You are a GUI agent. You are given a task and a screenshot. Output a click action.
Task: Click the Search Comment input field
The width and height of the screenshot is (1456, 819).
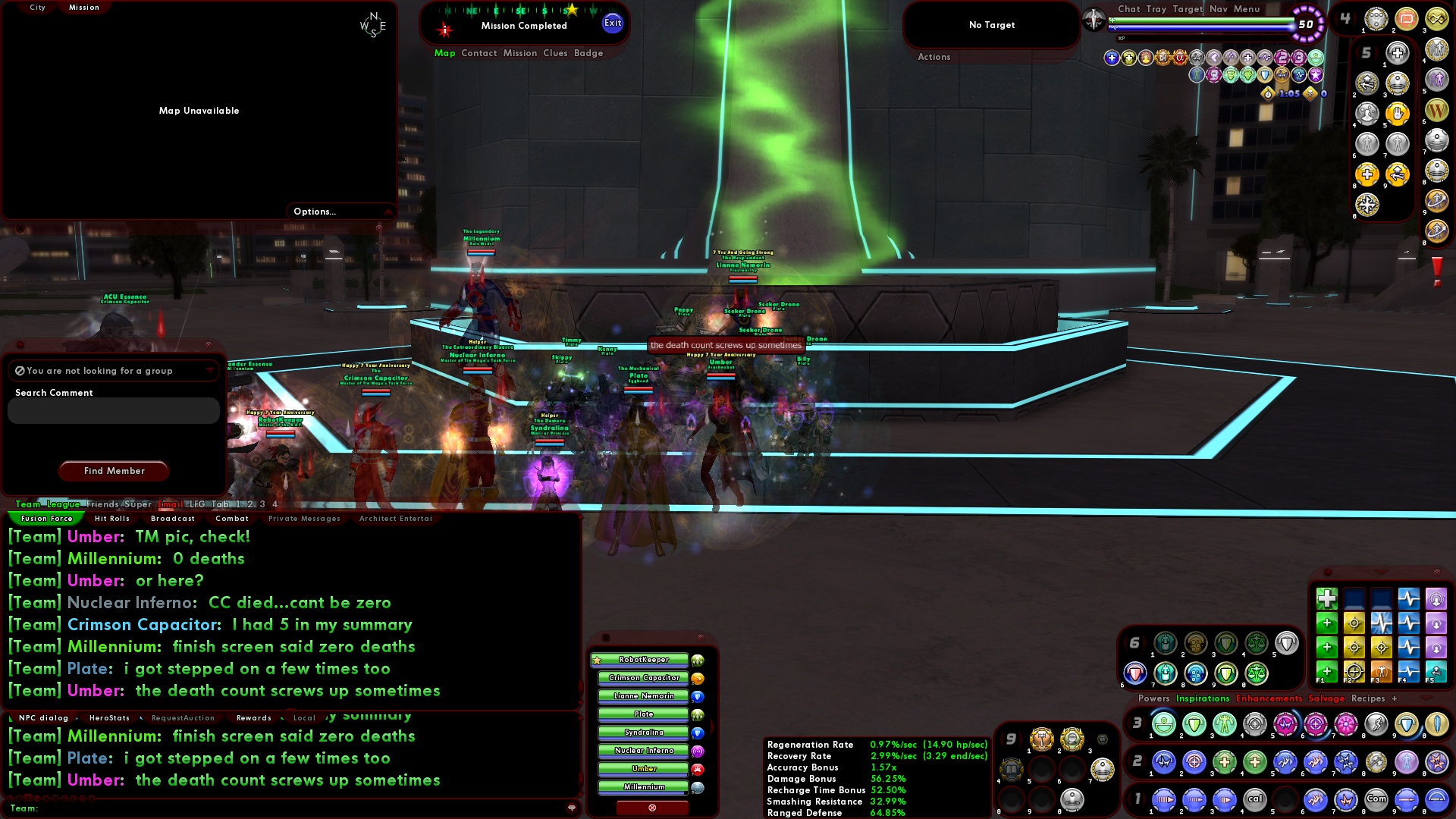coord(114,410)
